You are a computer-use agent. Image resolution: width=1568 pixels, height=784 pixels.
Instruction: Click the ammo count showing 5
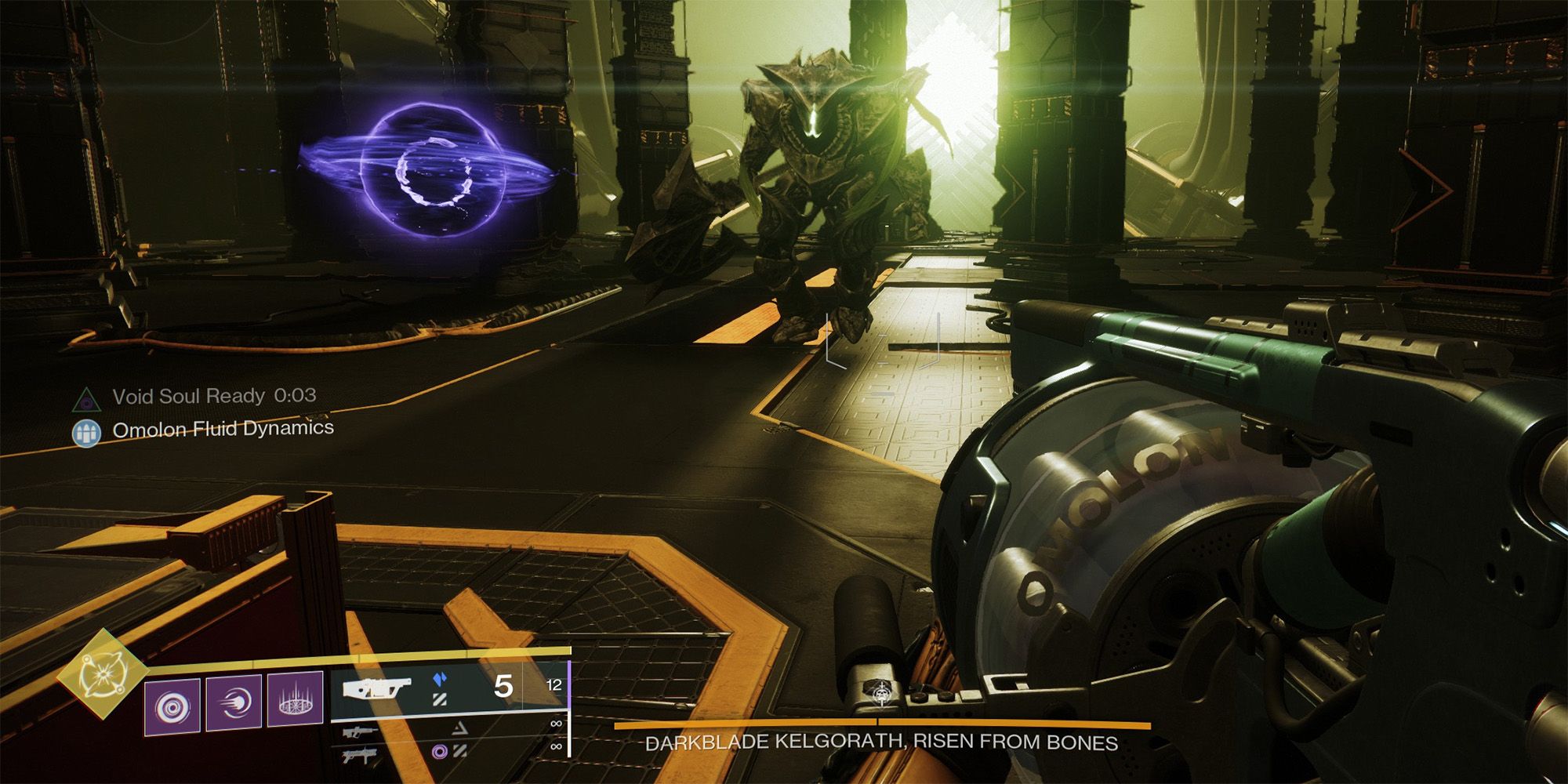point(505,687)
